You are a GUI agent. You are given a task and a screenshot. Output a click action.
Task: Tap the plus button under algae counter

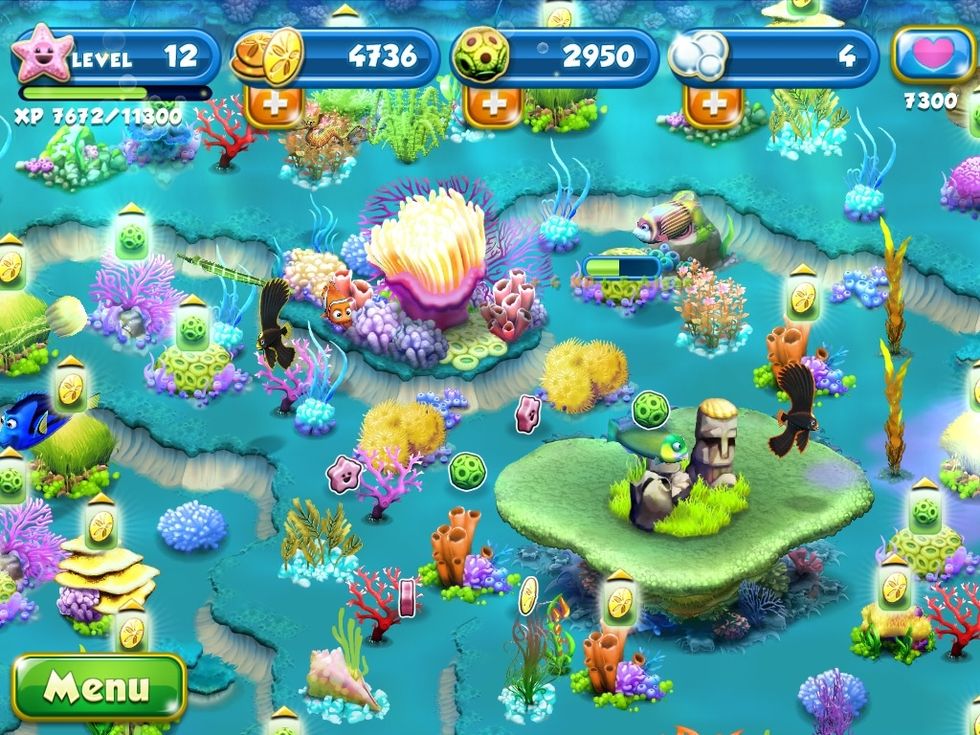tap(494, 105)
